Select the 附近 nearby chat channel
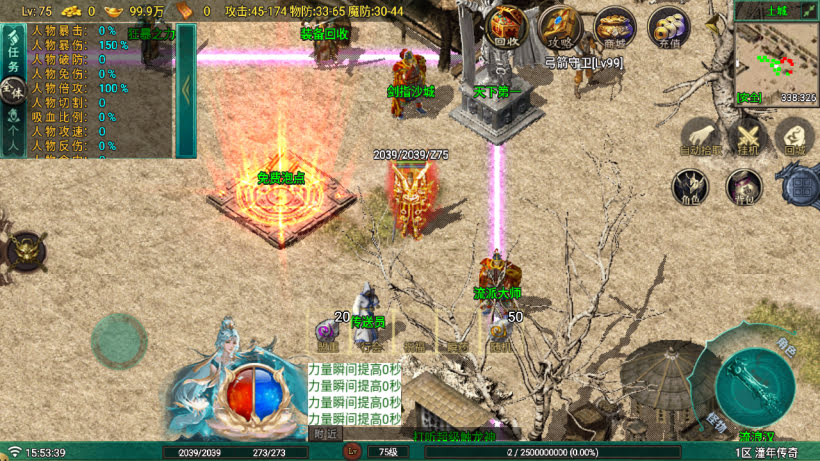The image size is (820, 461). pos(324,434)
